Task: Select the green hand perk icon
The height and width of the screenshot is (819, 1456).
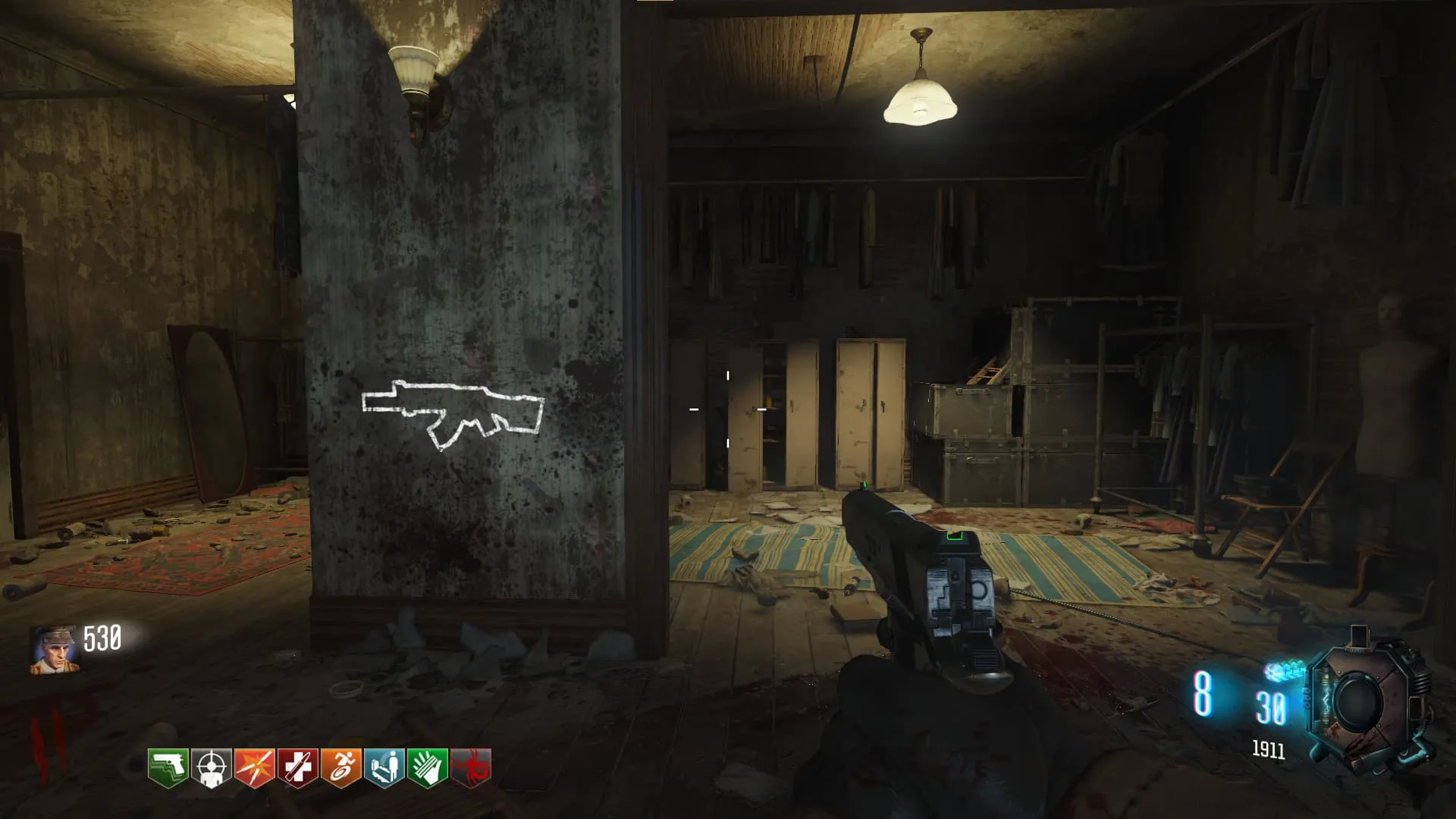Action: tap(428, 767)
